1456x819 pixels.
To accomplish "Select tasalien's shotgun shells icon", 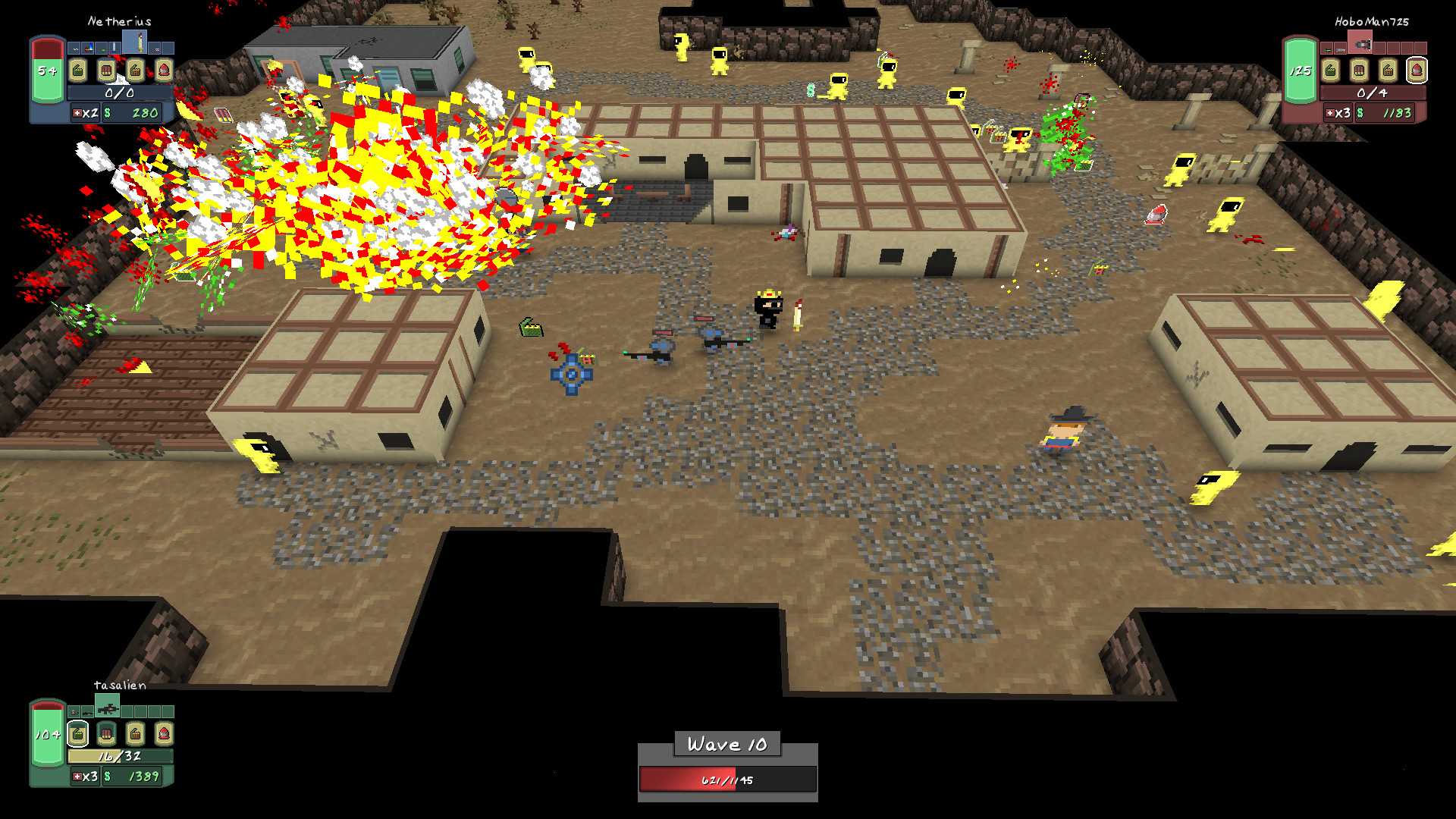I will click(107, 733).
